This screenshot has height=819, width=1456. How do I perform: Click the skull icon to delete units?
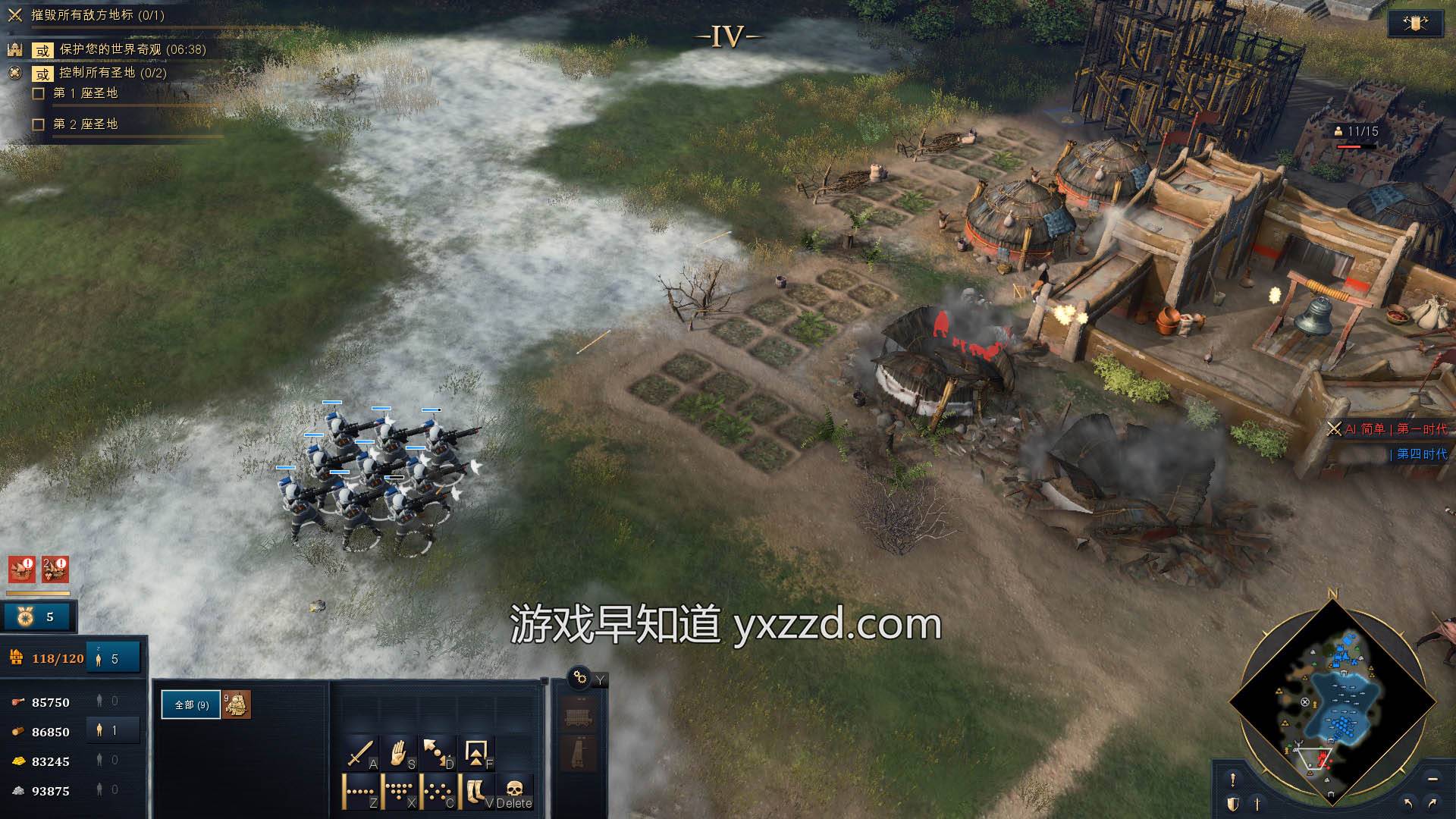coord(513,789)
